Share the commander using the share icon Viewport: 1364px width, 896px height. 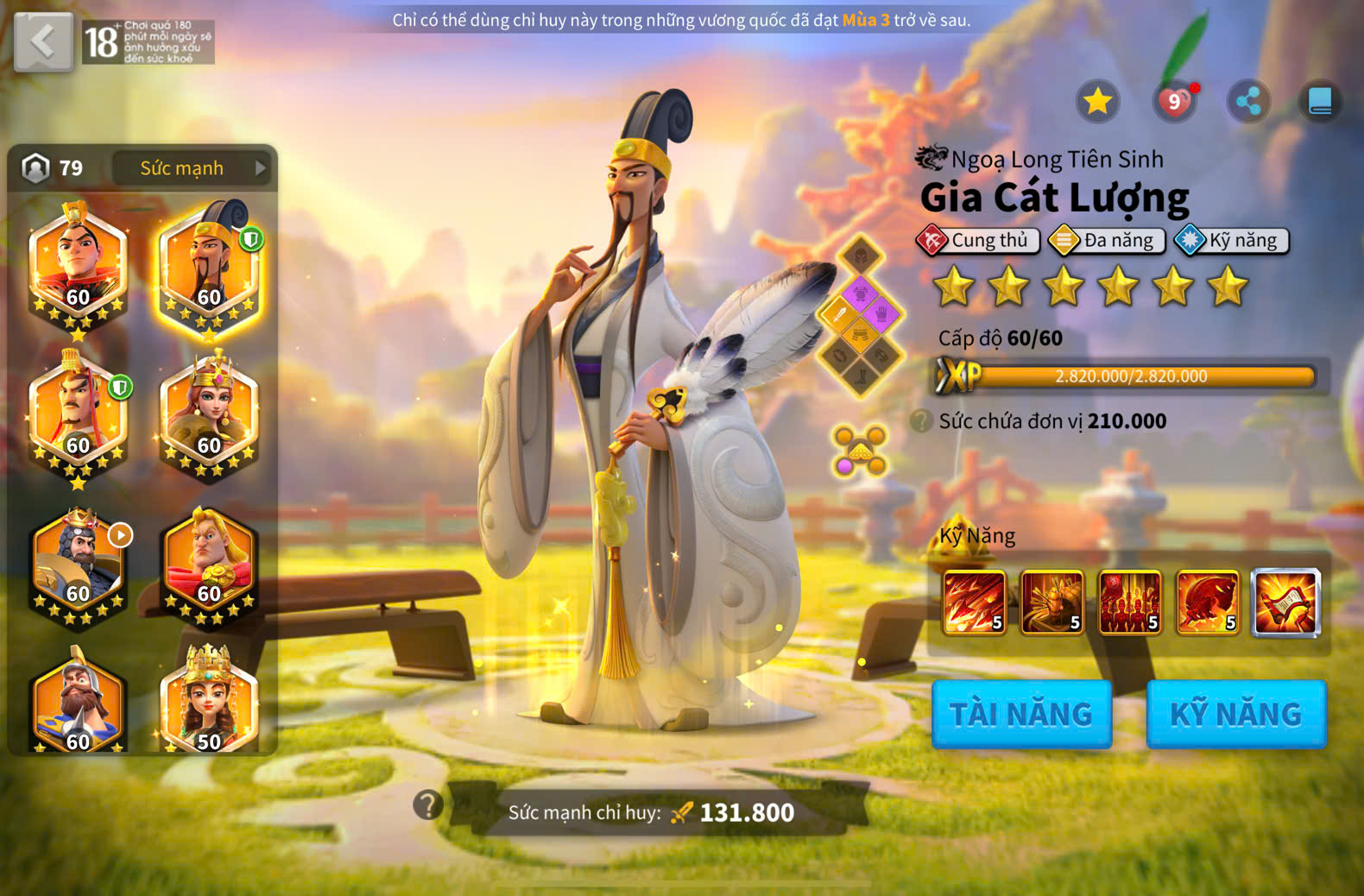click(x=1248, y=102)
